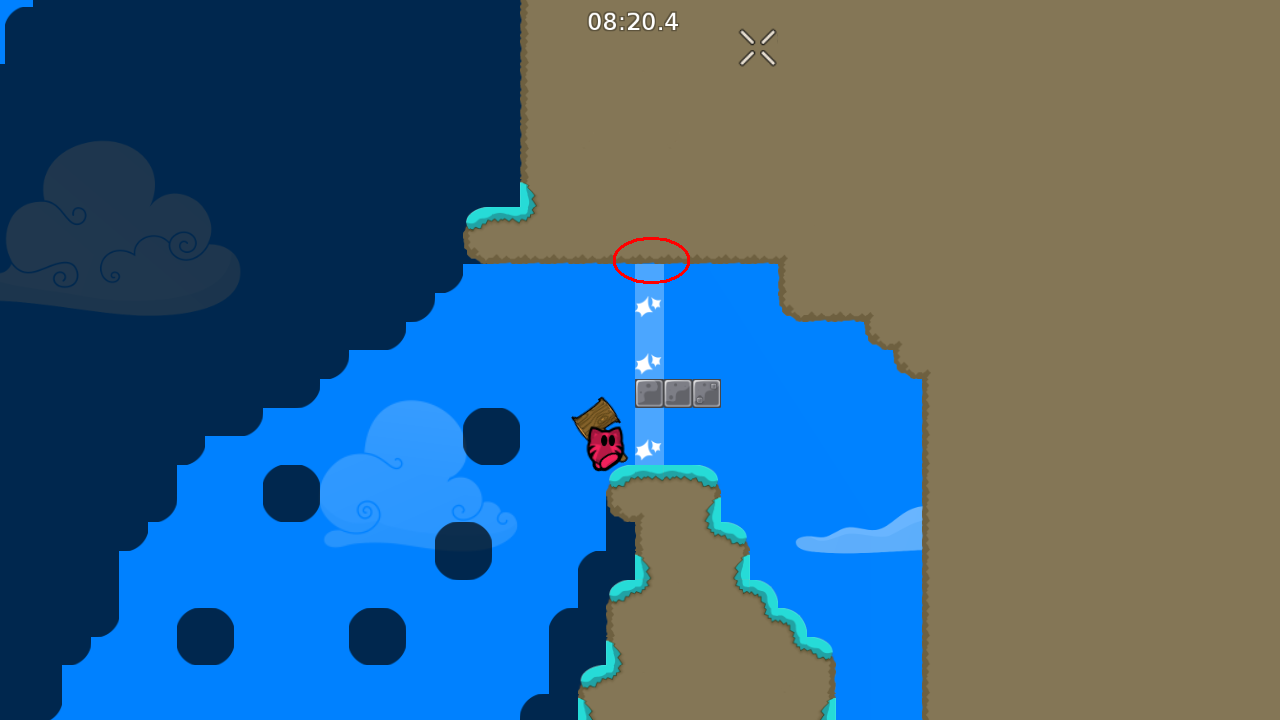Click the crosshair cursor icon
The image size is (1280, 720).
tap(757, 47)
